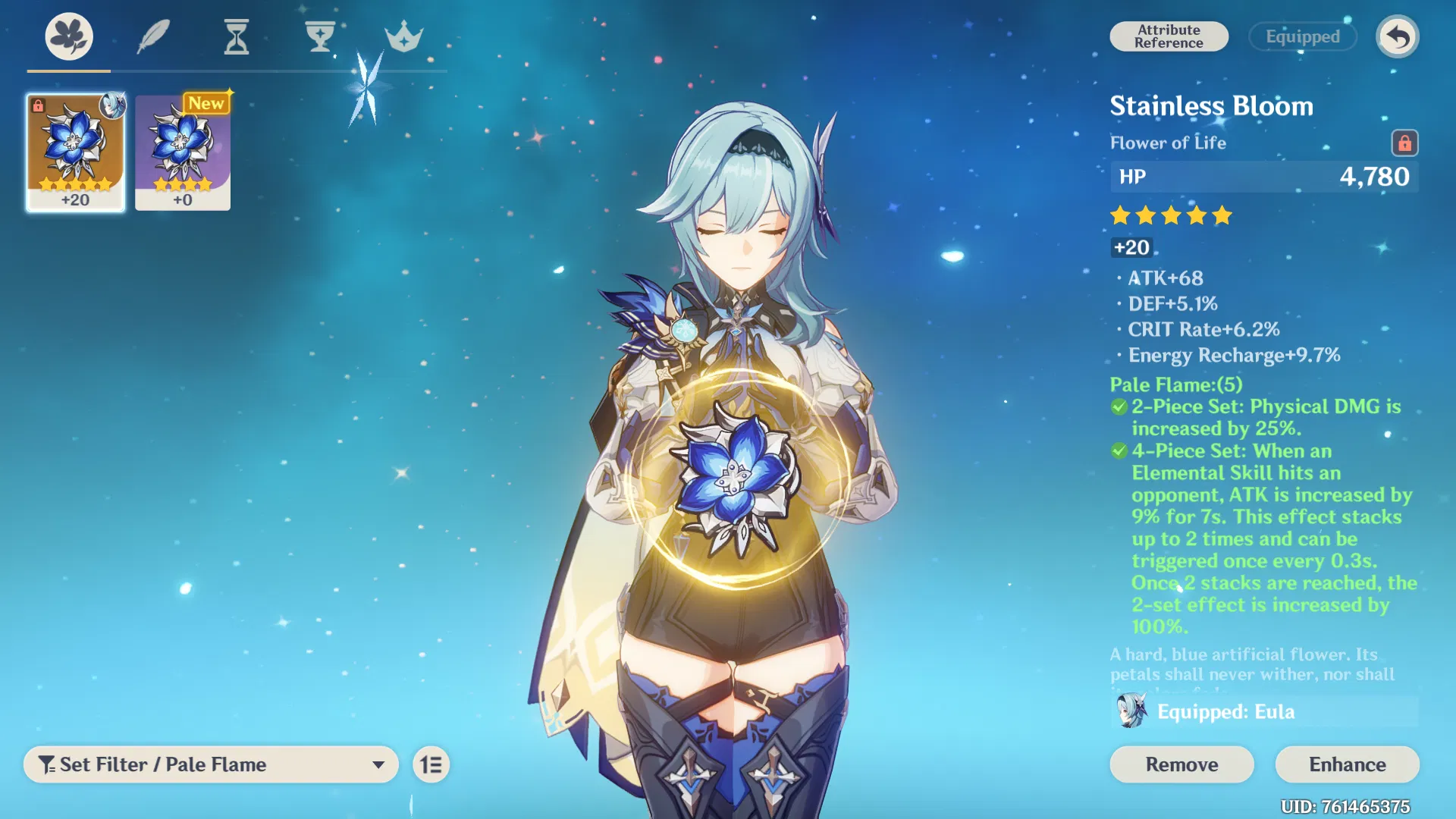
Task: Toggle the lock on Stainless Bloom
Action: (x=1404, y=143)
